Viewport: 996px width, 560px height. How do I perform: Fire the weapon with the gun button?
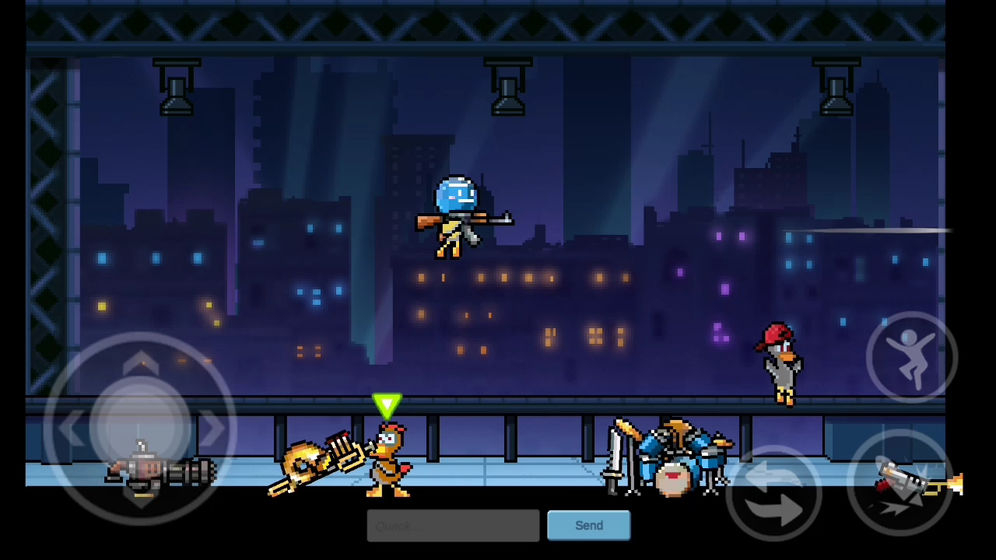[899, 481]
